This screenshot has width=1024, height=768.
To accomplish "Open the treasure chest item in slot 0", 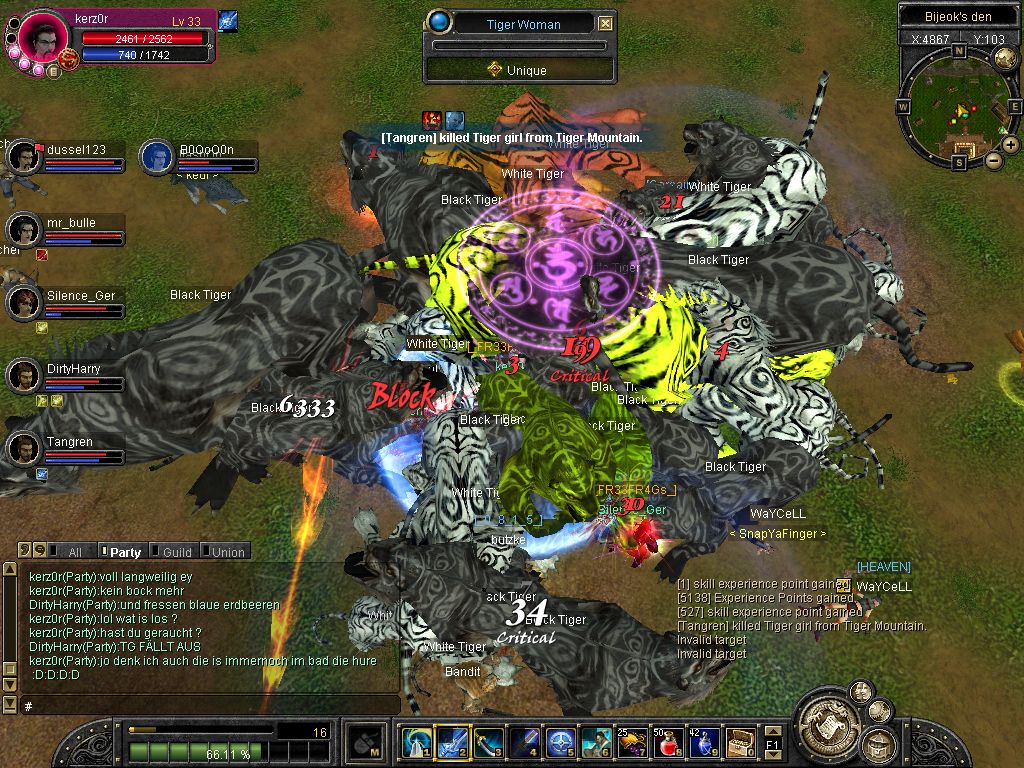I will [x=740, y=743].
